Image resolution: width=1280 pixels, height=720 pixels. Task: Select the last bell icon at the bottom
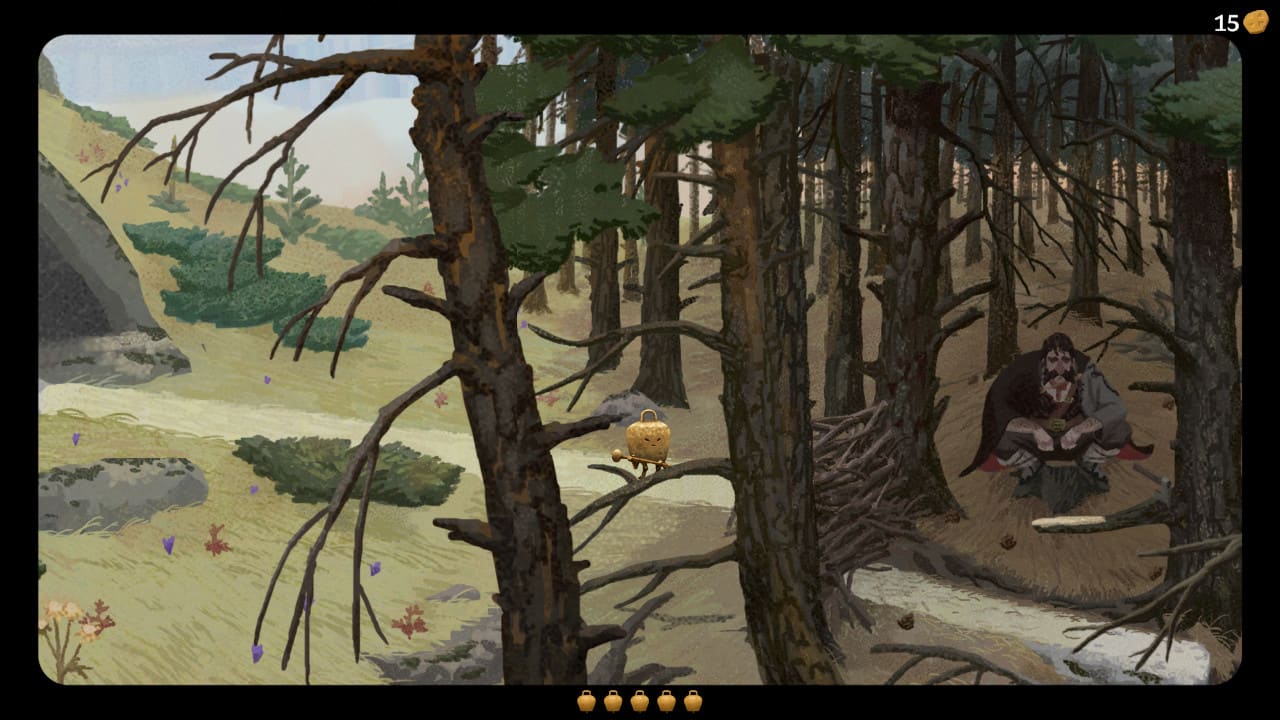pos(692,701)
